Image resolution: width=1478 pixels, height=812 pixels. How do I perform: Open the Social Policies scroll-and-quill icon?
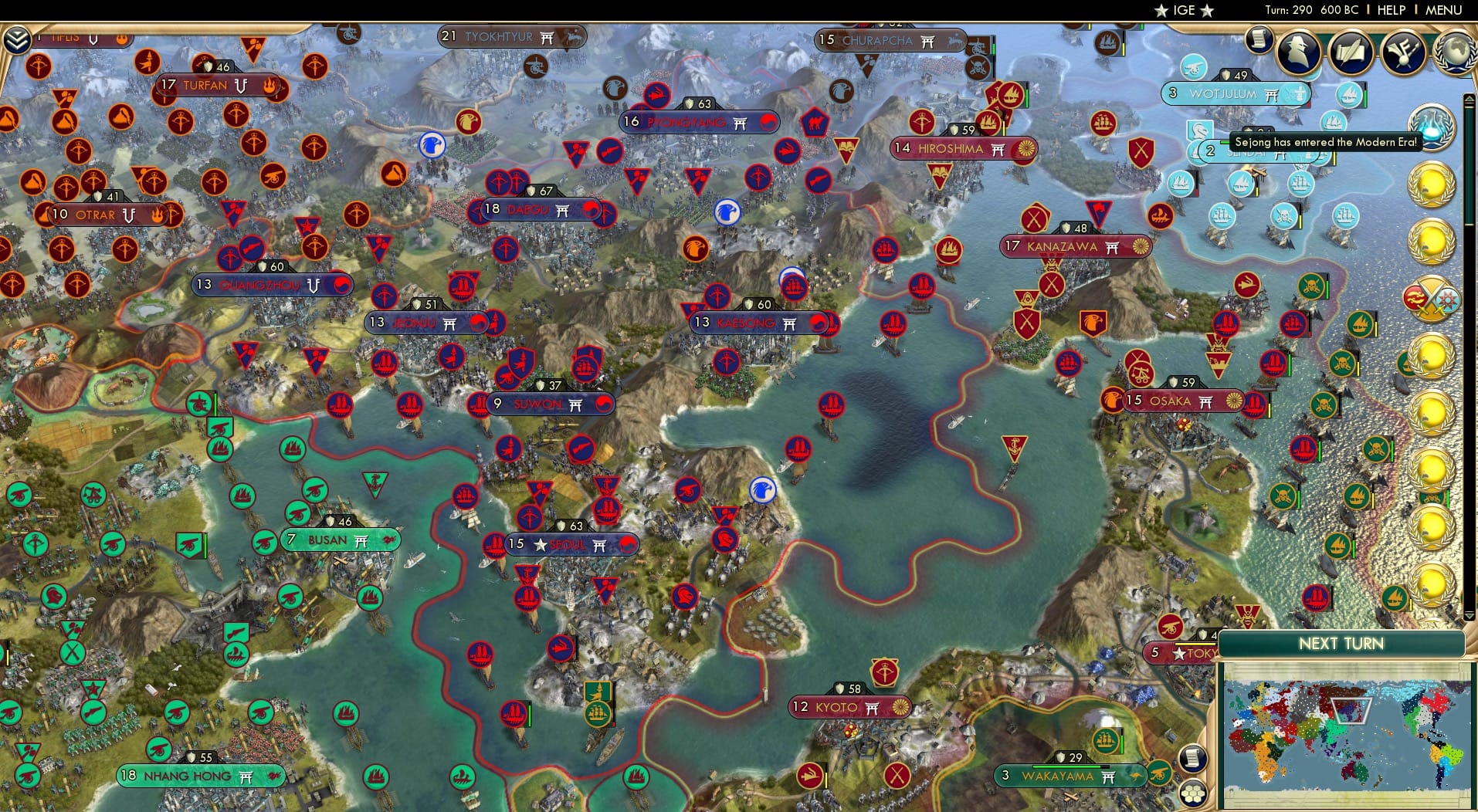click(x=1353, y=52)
